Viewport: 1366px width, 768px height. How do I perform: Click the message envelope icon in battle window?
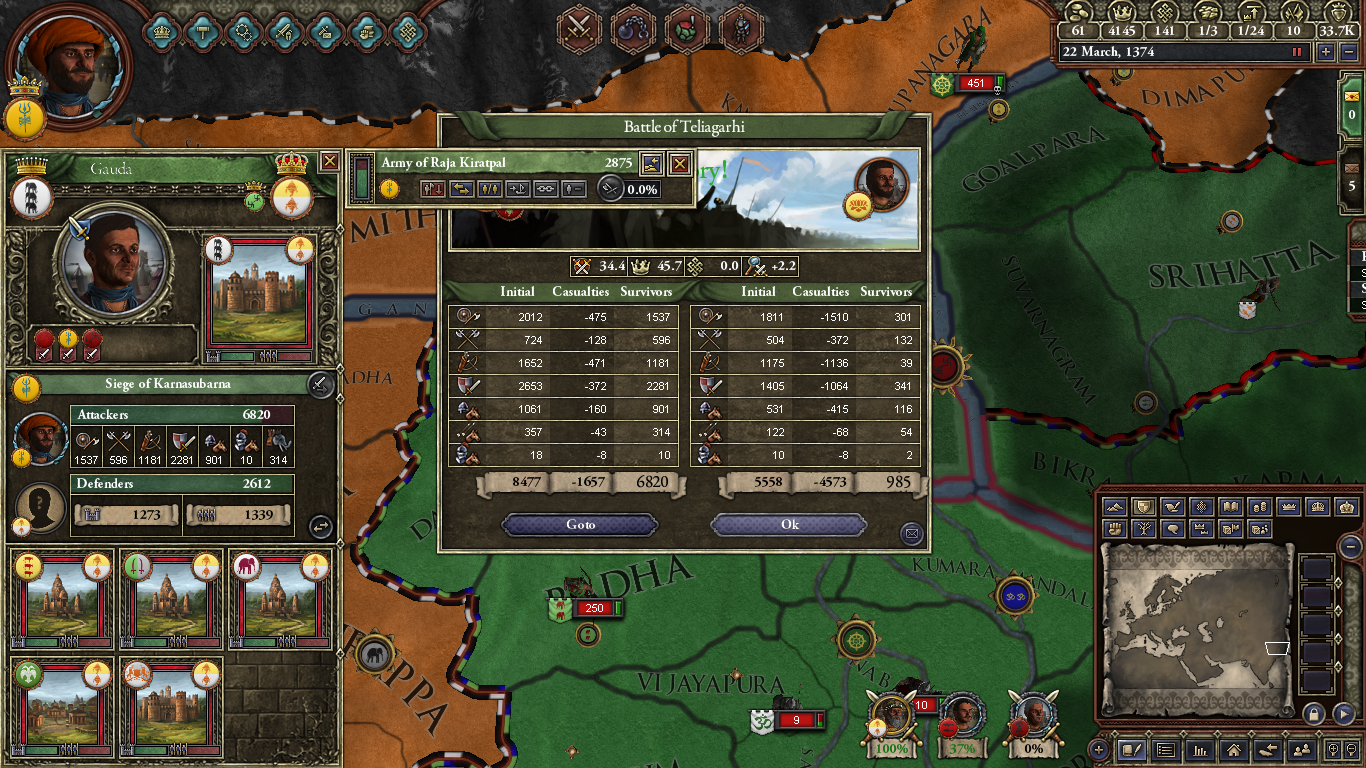(911, 534)
